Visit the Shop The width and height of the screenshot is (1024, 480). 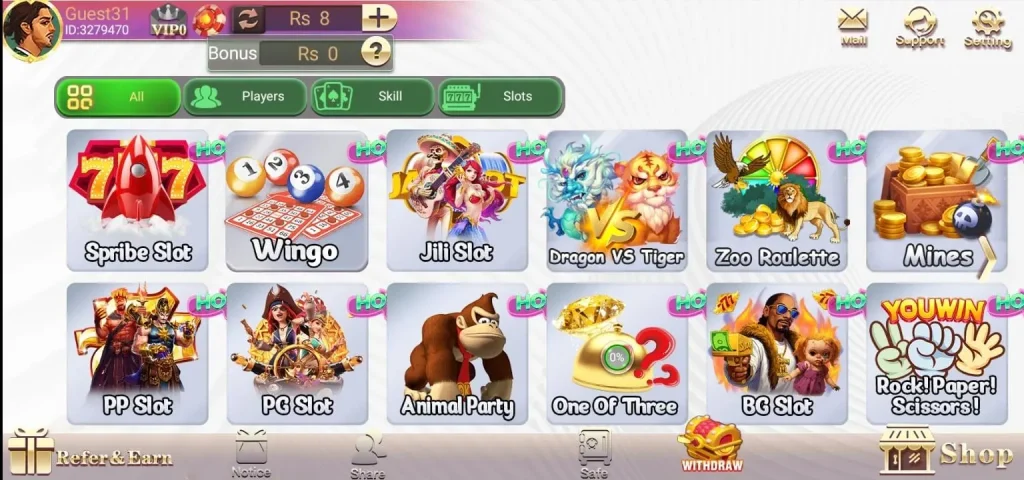point(945,453)
